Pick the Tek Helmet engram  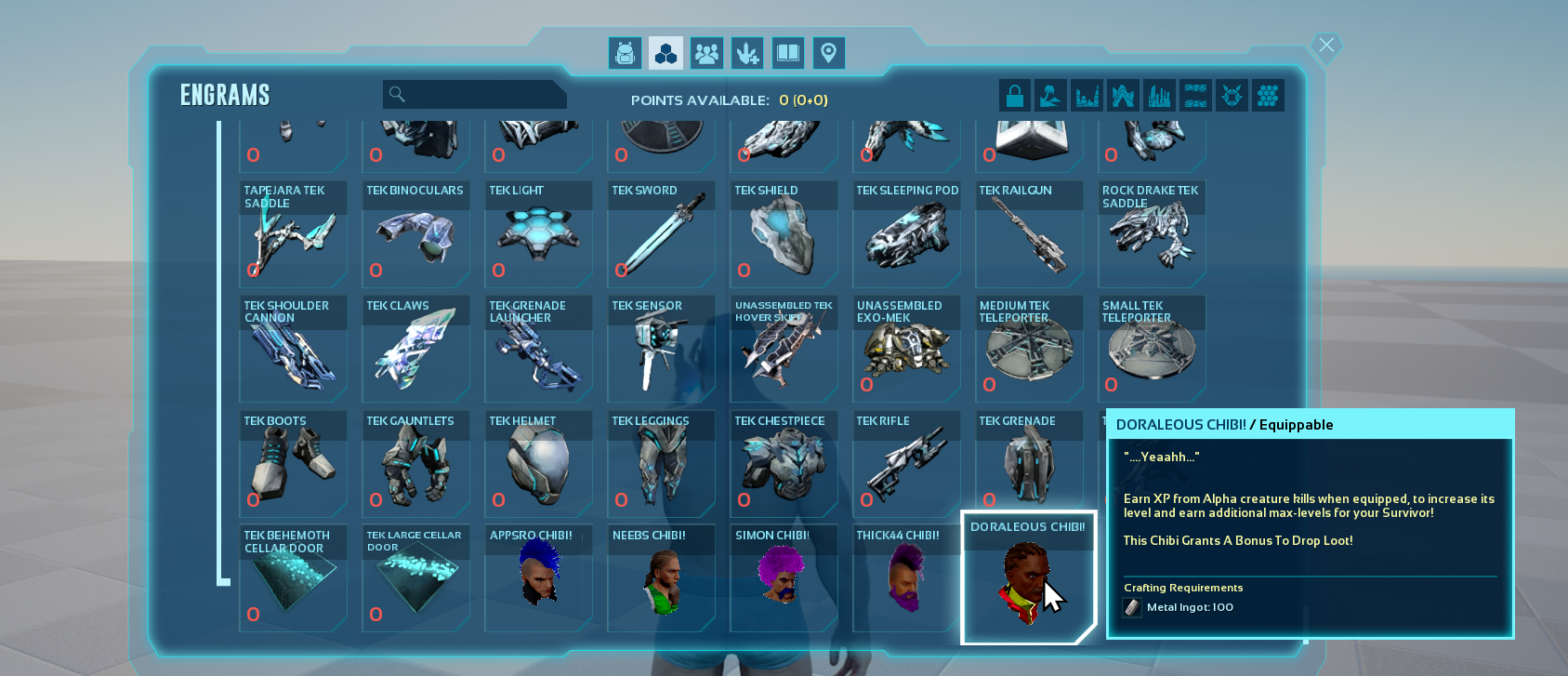pyautogui.click(x=537, y=464)
